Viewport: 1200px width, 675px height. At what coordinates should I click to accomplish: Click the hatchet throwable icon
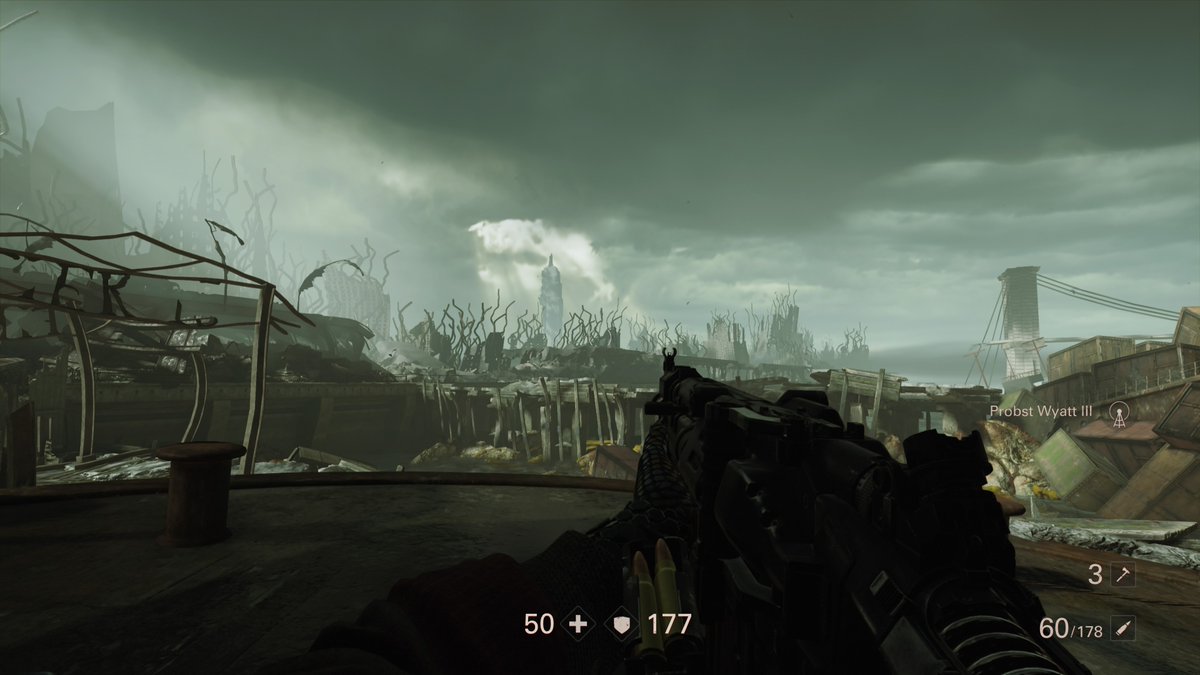click(1124, 575)
